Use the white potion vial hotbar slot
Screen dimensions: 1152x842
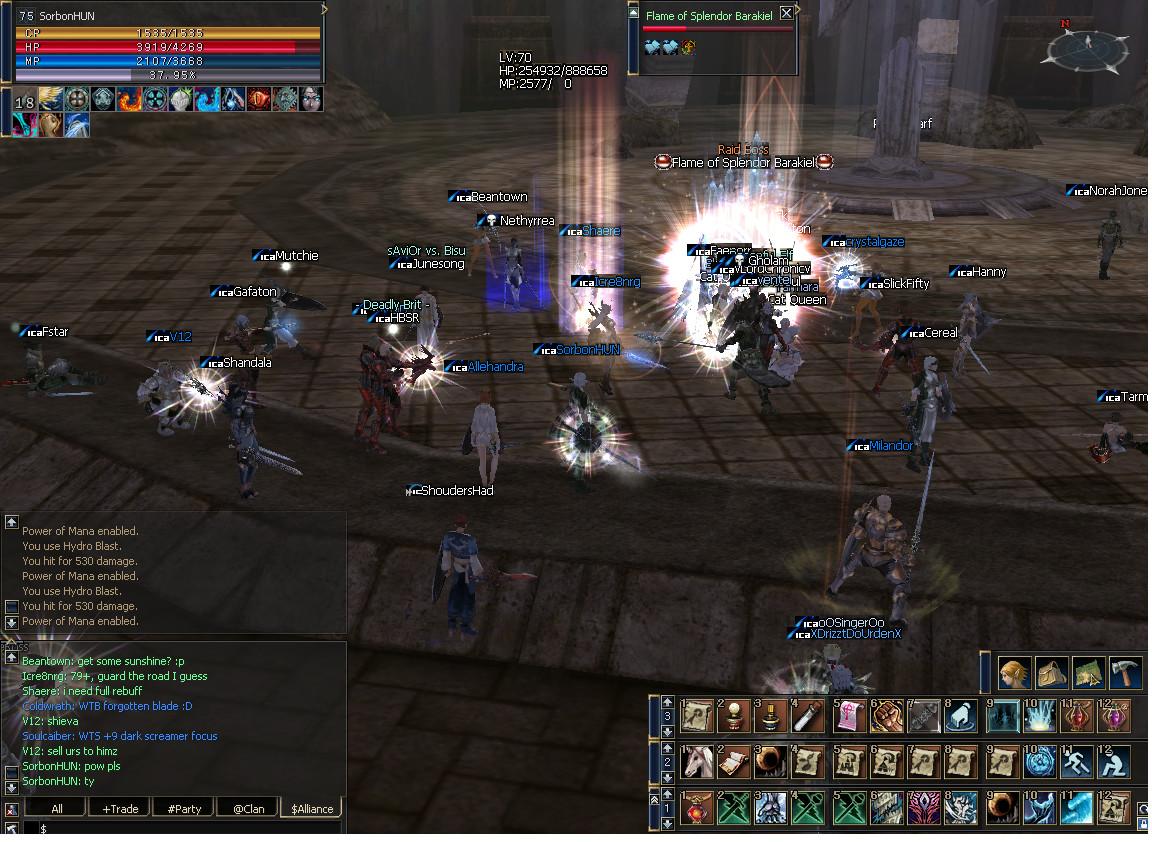coord(809,716)
